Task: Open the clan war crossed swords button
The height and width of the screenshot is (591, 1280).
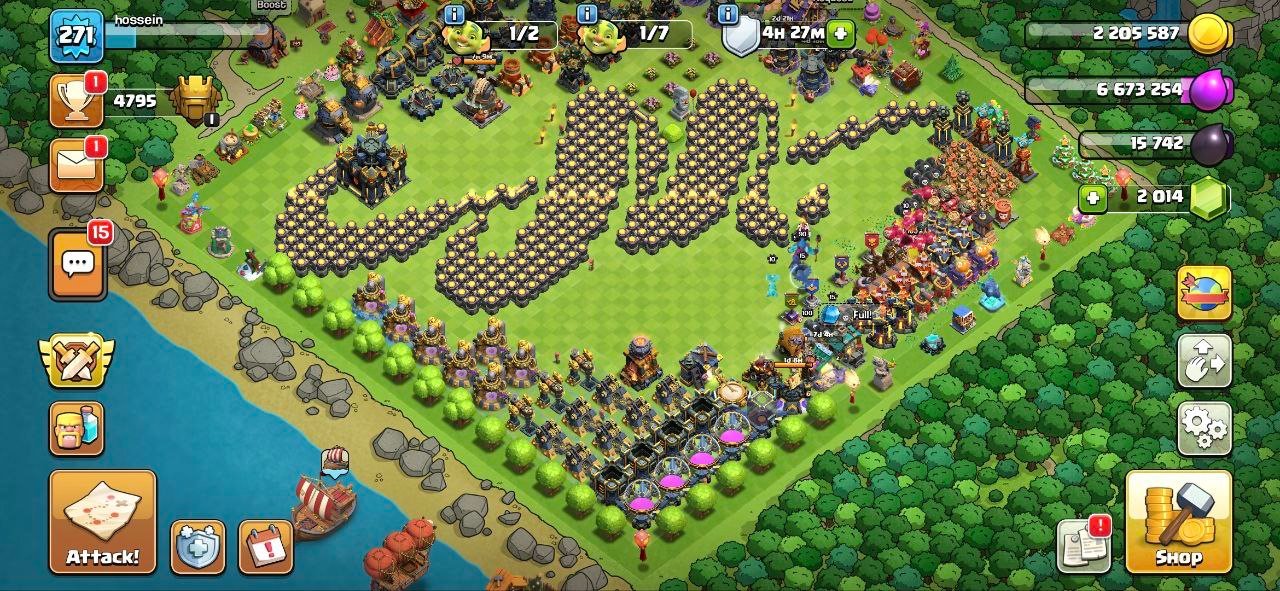Action: click(x=77, y=361)
